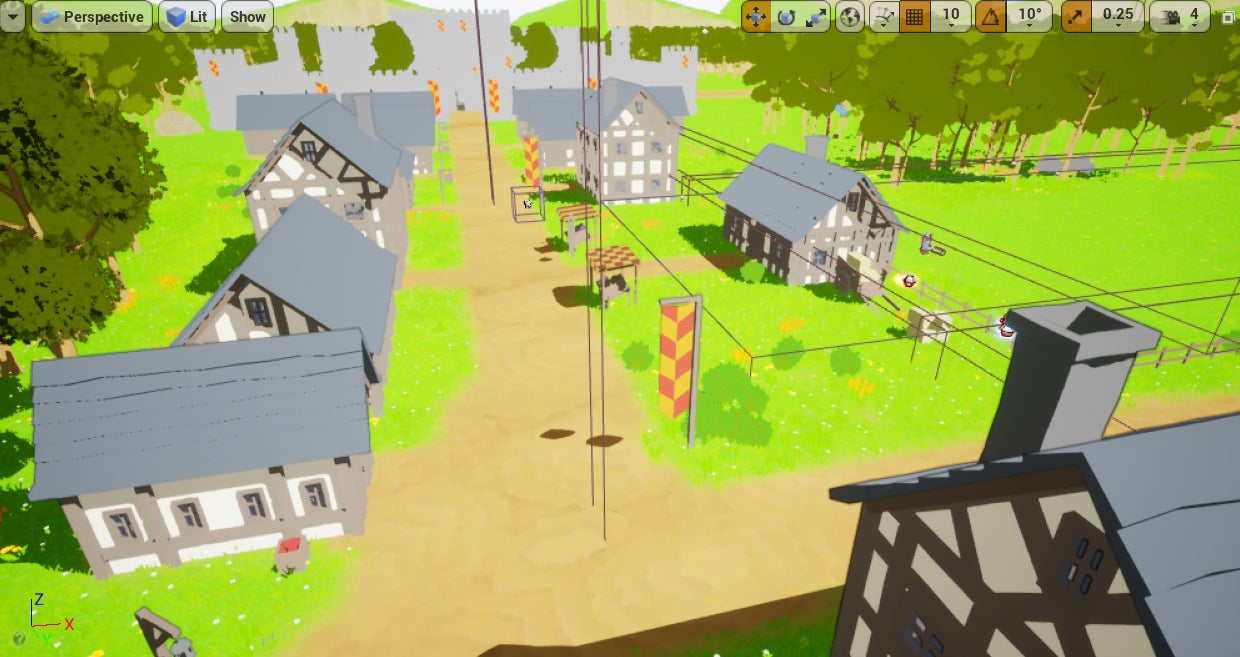Open the surface snapping options
This screenshot has height=657, width=1240.
click(882, 16)
